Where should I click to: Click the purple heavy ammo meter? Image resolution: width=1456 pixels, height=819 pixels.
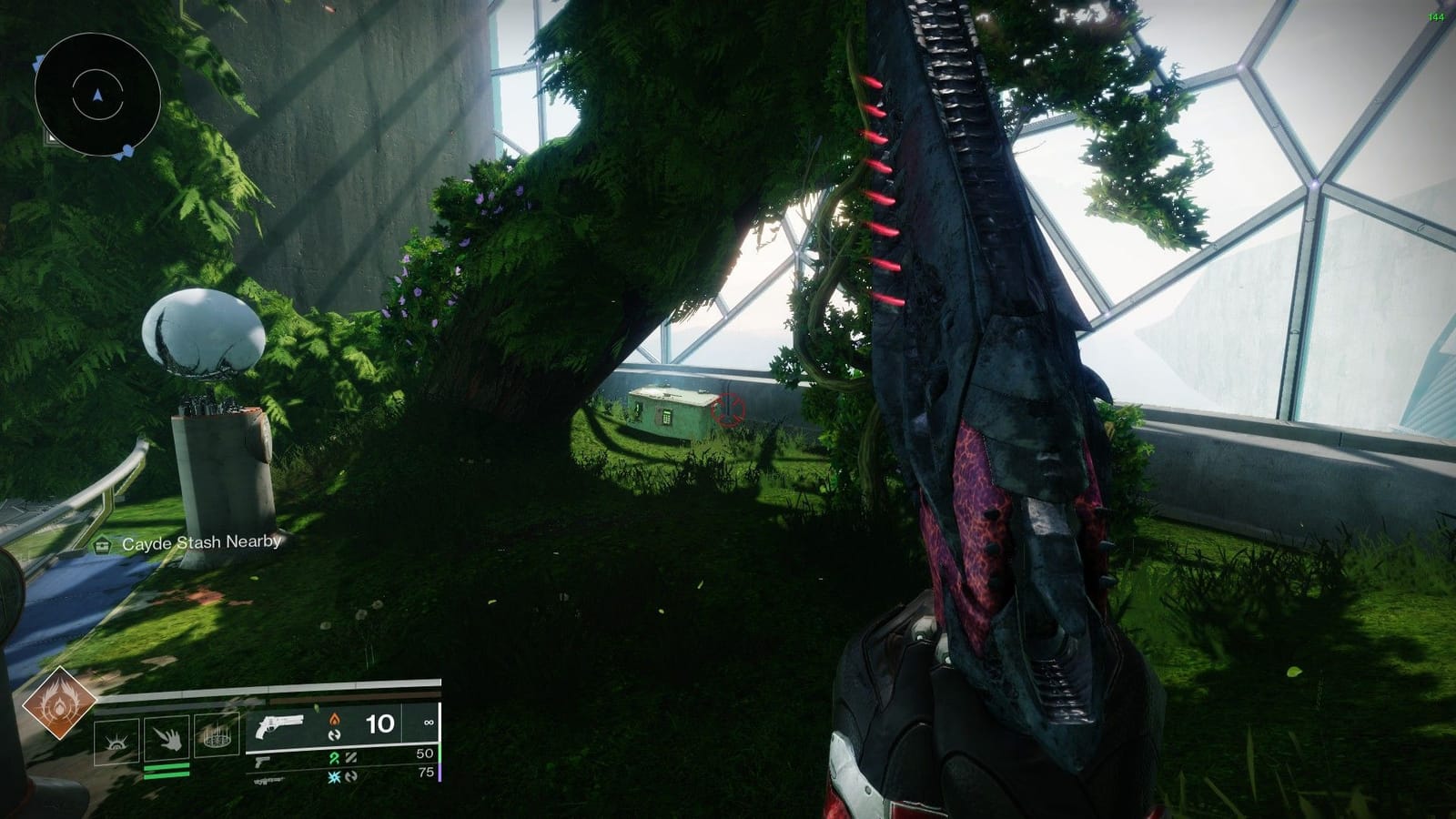tap(441, 771)
